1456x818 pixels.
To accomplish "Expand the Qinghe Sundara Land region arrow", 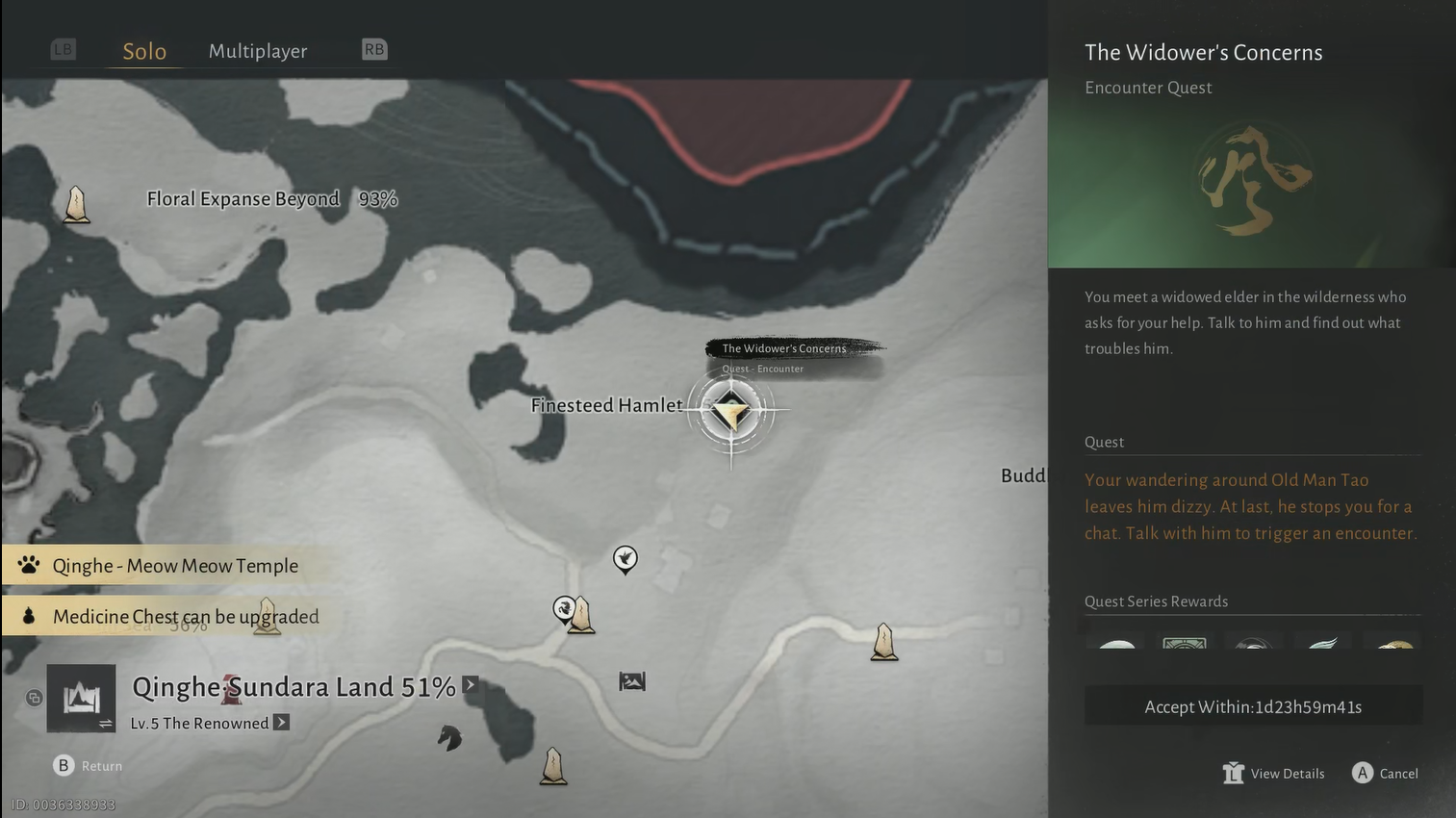I will click(470, 685).
